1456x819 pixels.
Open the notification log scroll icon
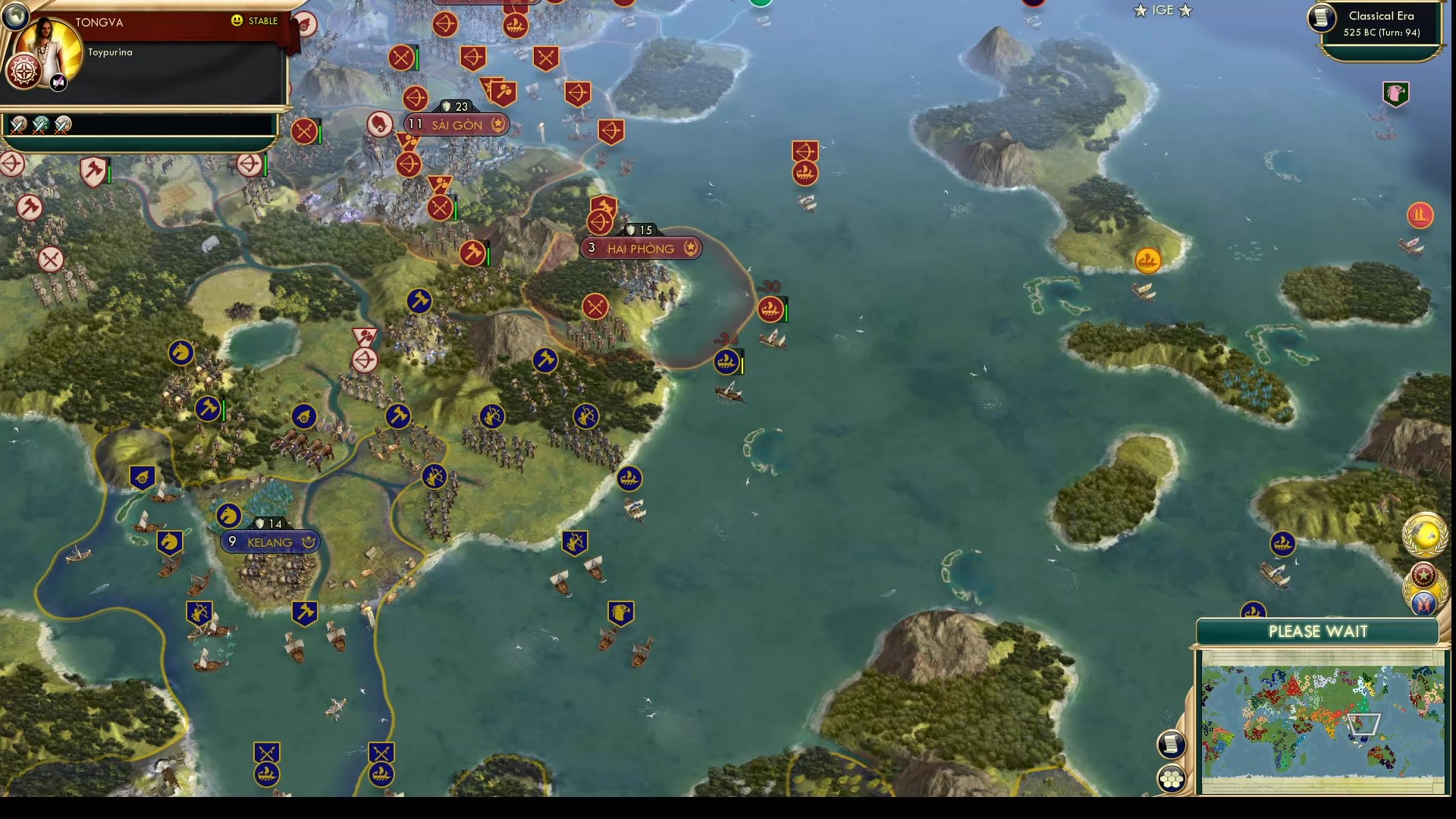tap(1172, 743)
